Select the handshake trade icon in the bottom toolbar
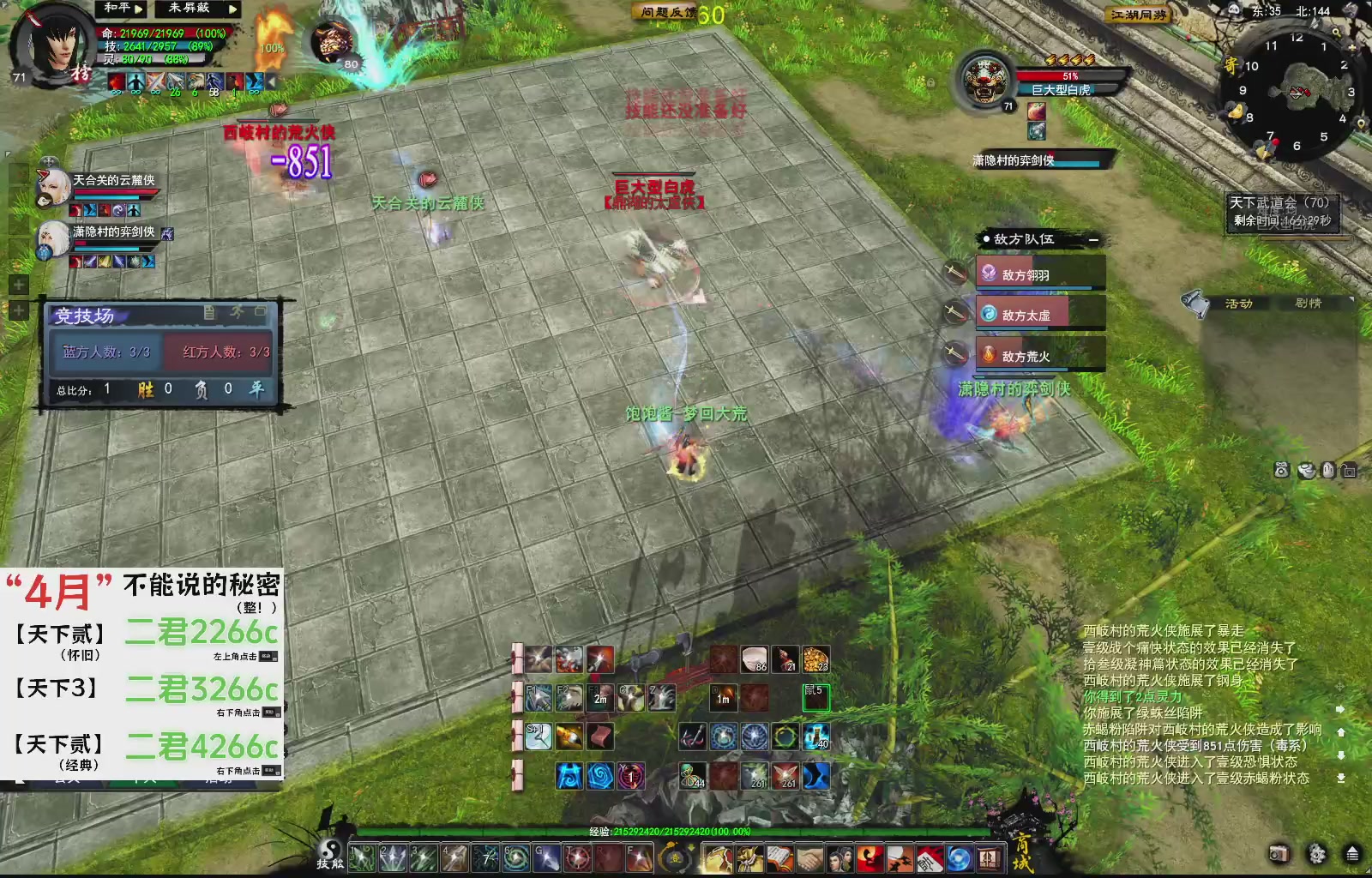The image size is (1372, 878). tap(809, 858)
